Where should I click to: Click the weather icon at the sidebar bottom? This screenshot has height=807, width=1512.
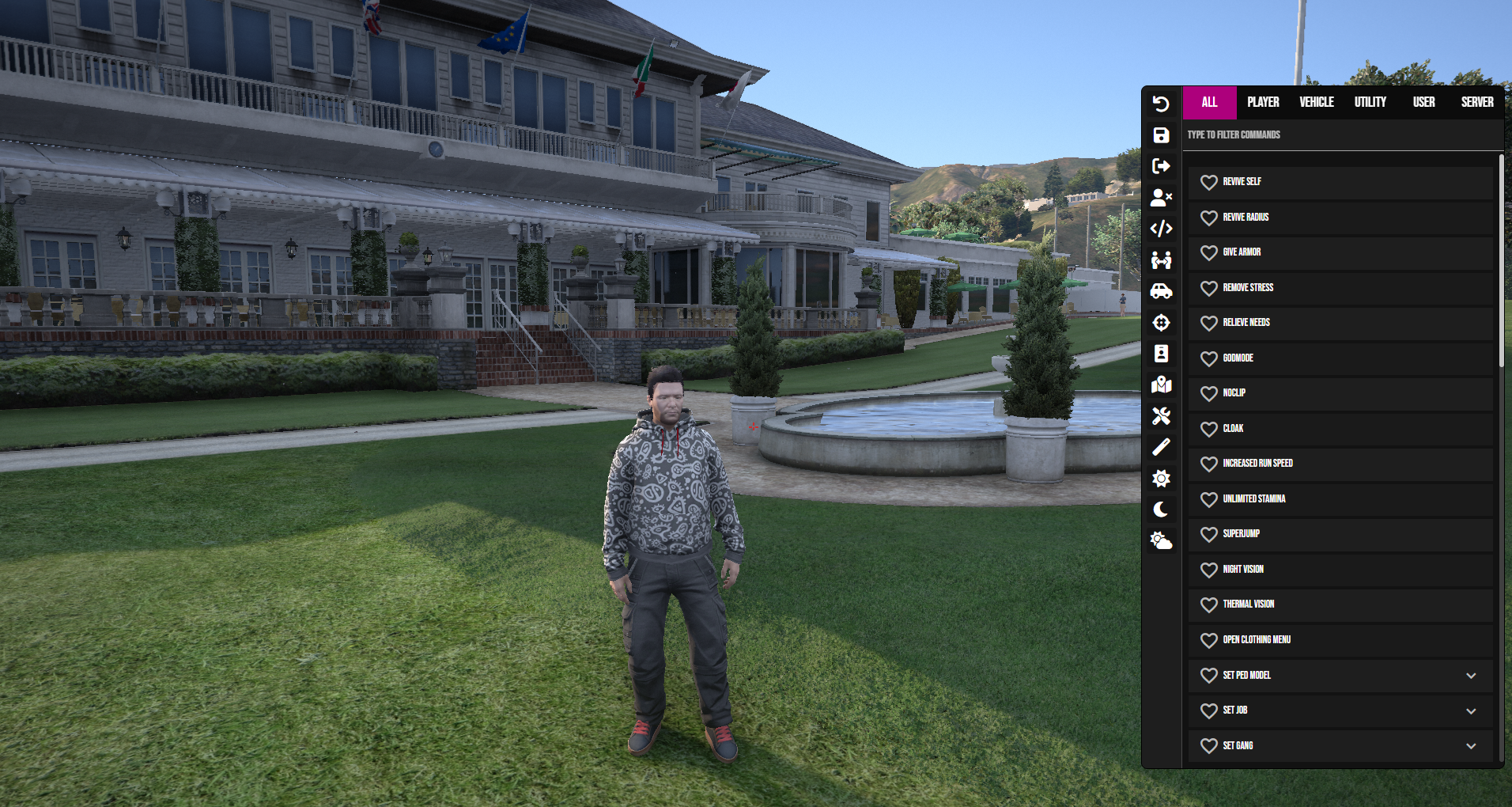point(1161,540)
